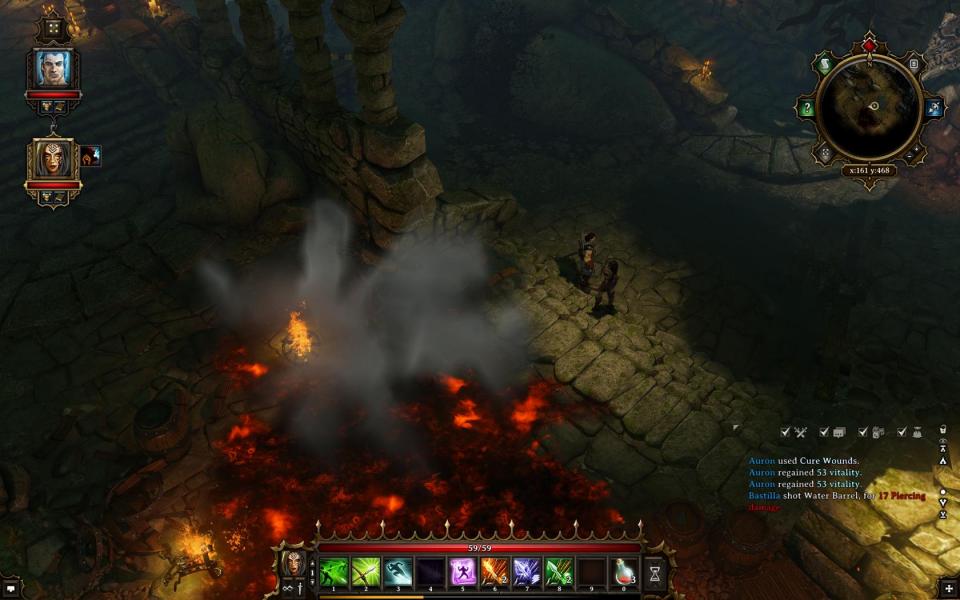Use the purple scroll in slot 5
Viewport: 960px width, 600px height.
pos(463,572)
